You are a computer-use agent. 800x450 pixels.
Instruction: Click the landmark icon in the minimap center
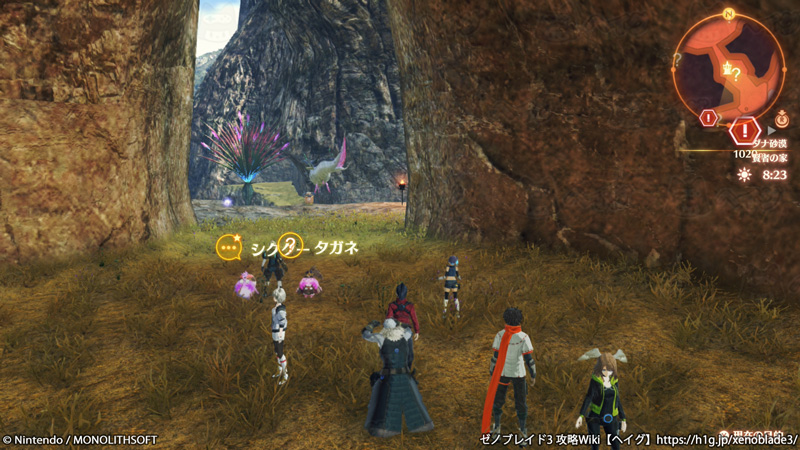pyautogui.click(x=727, y=69)
